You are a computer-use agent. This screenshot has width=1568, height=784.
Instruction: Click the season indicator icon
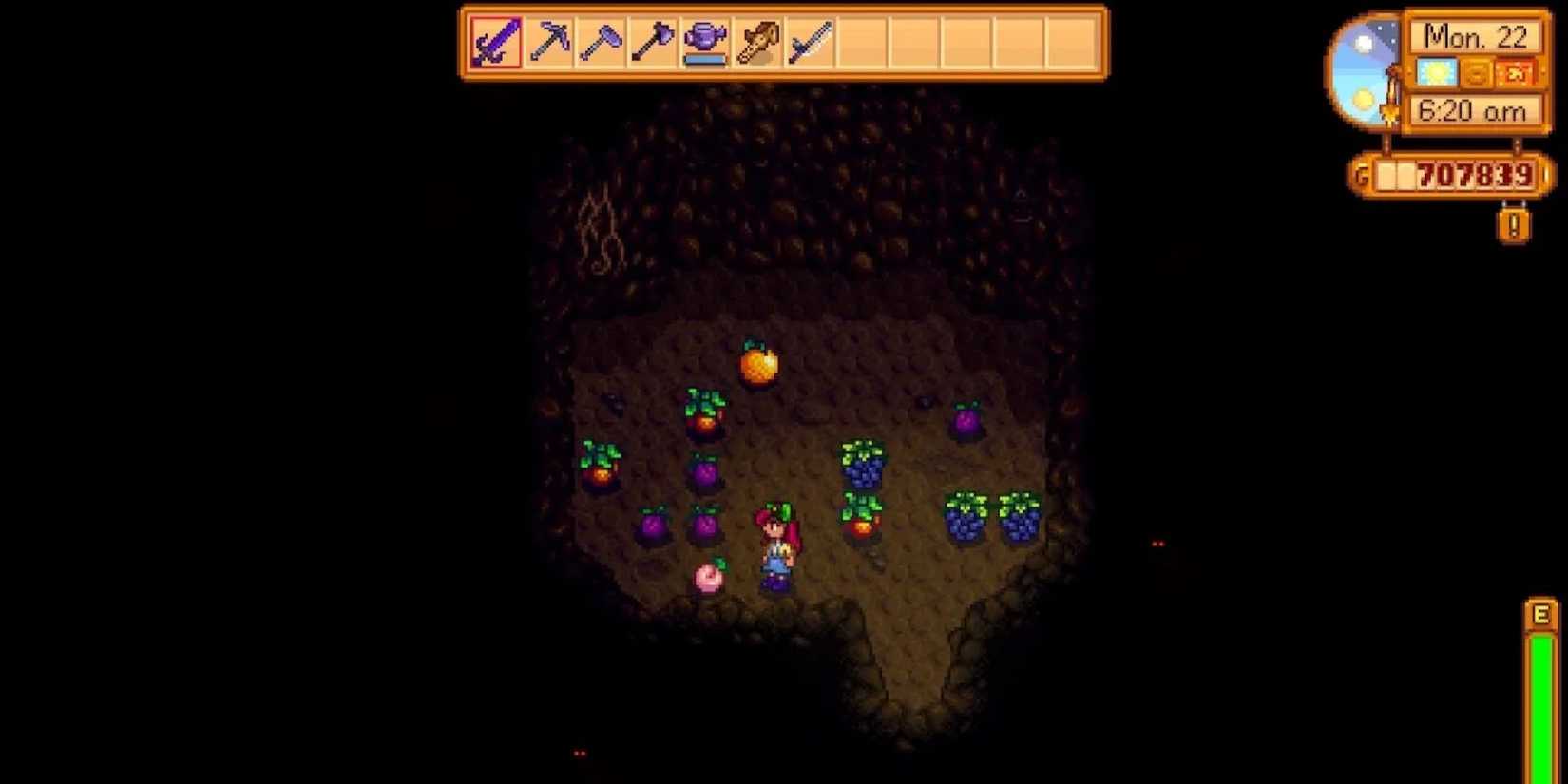[1476, 72]
